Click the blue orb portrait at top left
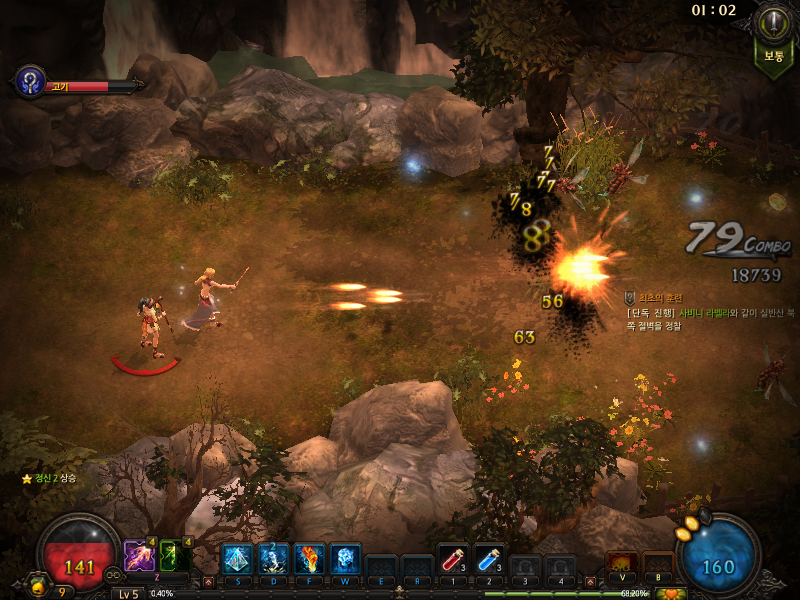800x600 pixels. 30,82
